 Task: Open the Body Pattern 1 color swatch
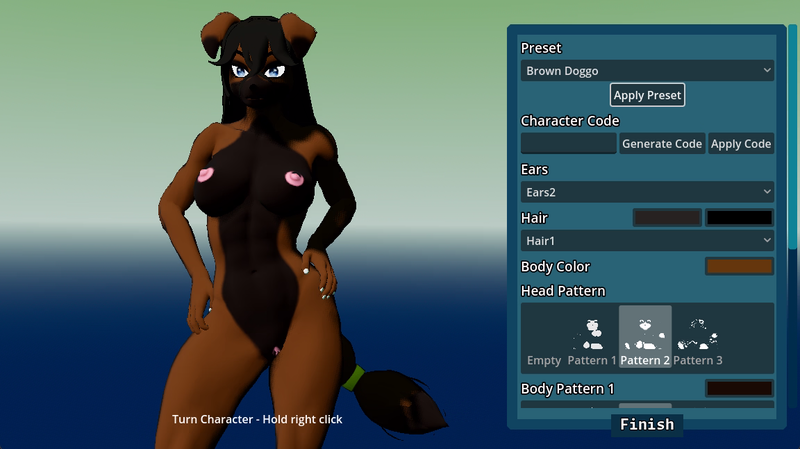click(x=739, y=388)
